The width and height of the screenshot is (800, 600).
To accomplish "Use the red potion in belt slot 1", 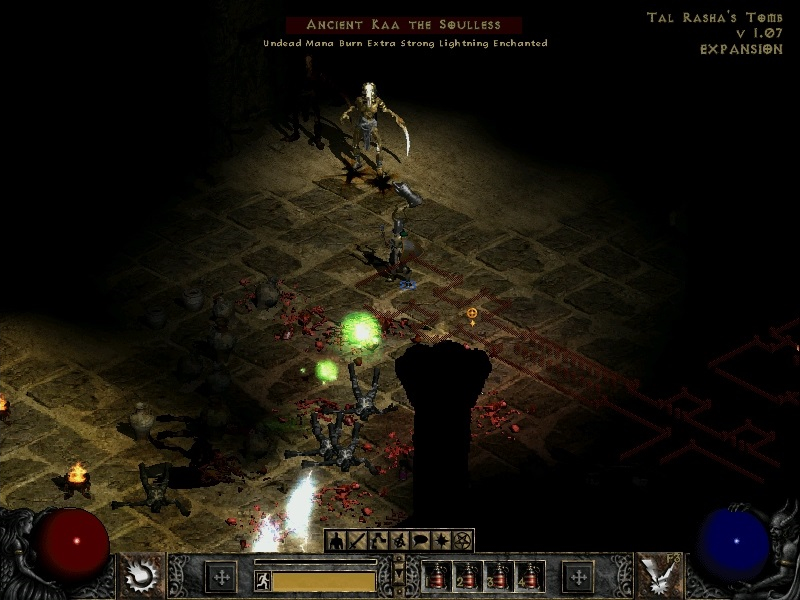I will click(437, 577).
